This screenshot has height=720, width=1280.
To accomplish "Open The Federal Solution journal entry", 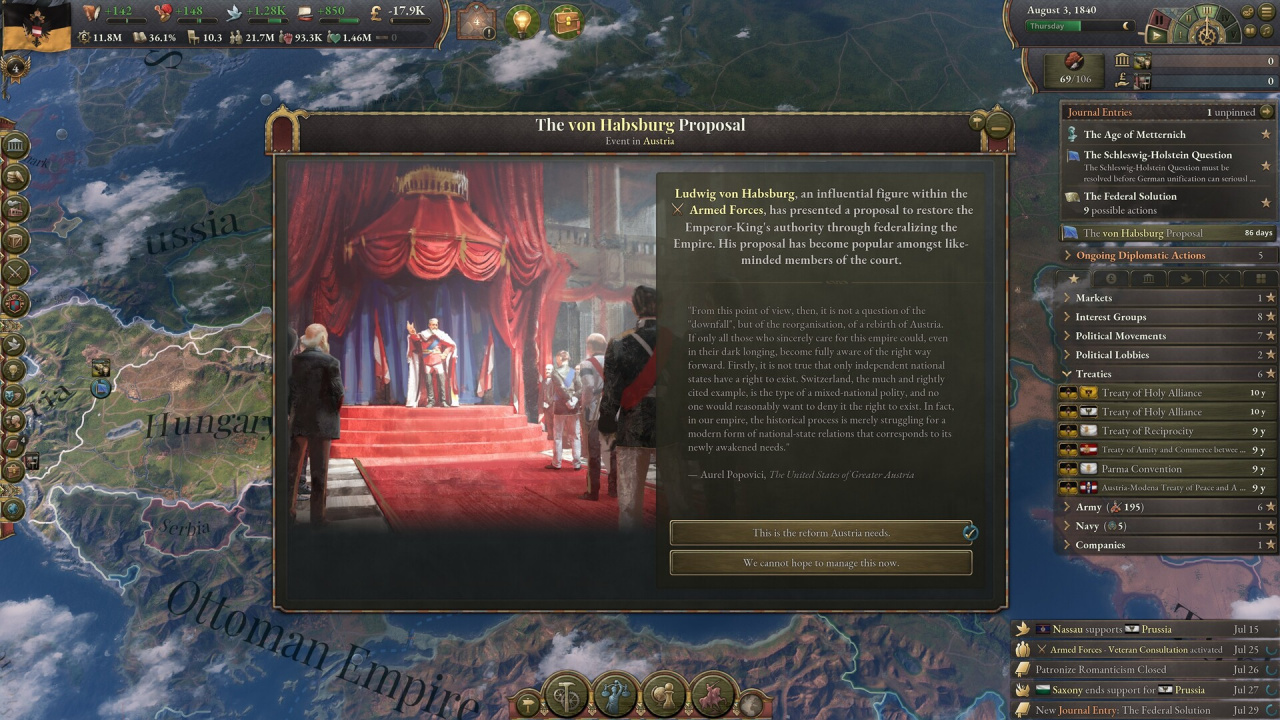I will [x=1130, y=196].
